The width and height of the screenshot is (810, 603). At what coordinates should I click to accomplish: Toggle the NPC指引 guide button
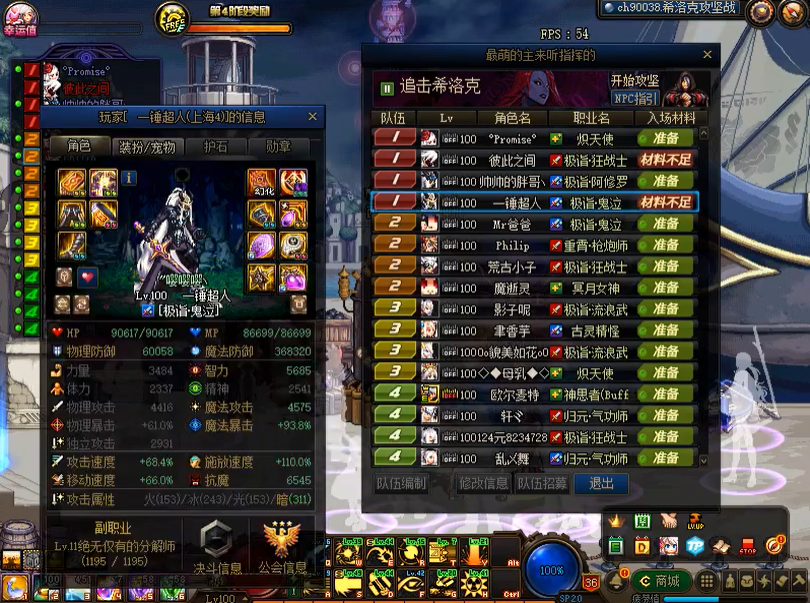(x=635, y=98)
